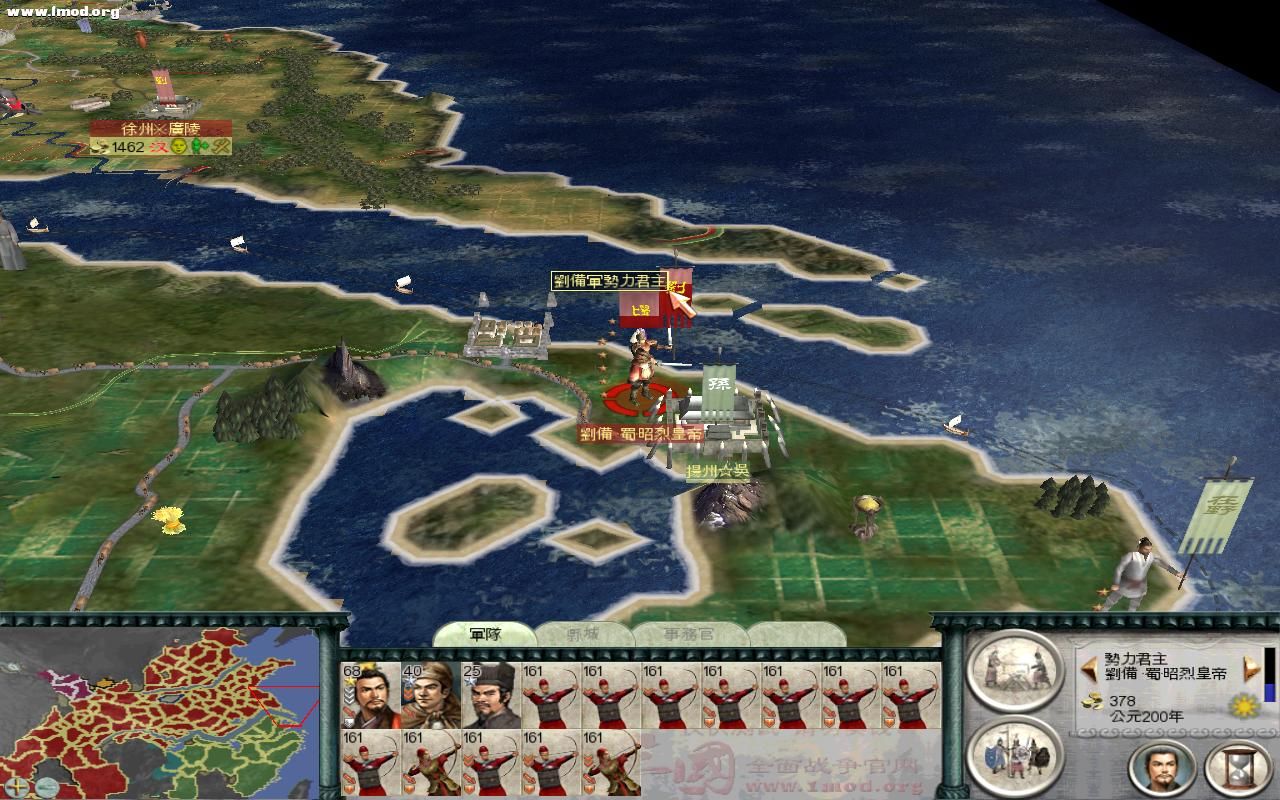Go to previous character with left arrow
Image resolution: width=1280 pixels, height=800 pixels.
[1089, 667]
